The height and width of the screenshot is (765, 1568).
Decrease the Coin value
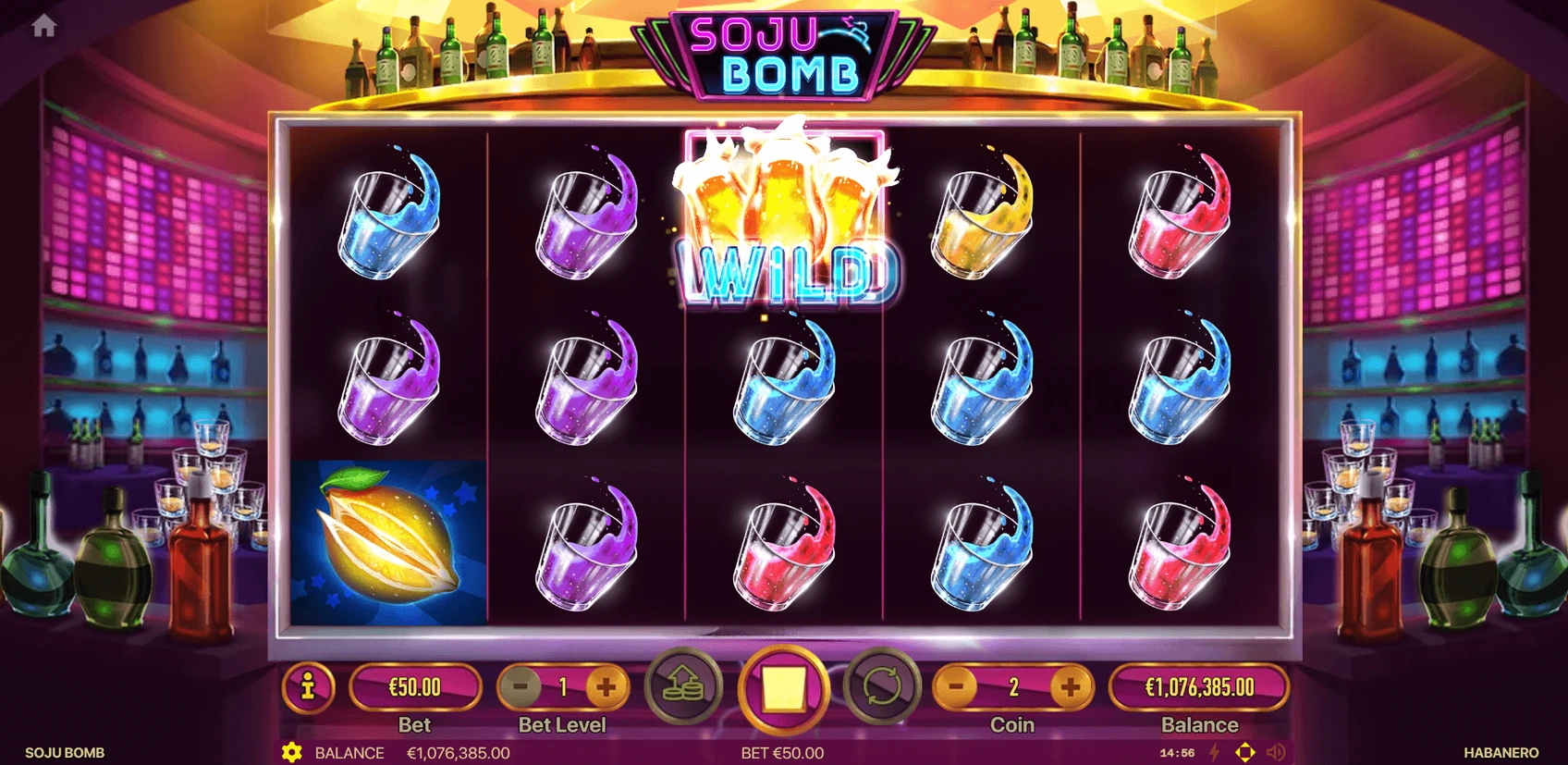(957, 687)
